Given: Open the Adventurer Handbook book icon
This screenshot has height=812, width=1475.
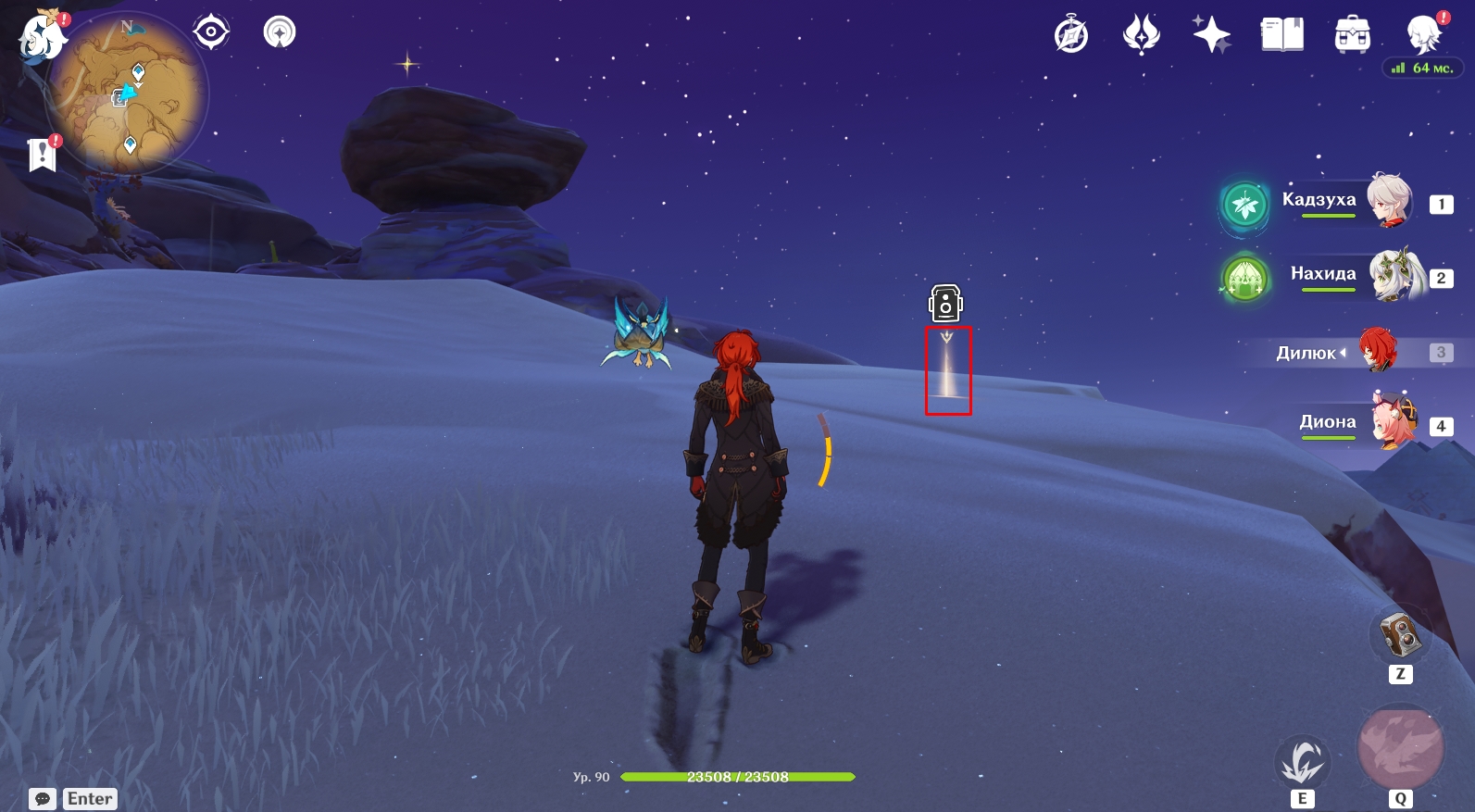Looking at the screenshot, I should coord(1281,35).
